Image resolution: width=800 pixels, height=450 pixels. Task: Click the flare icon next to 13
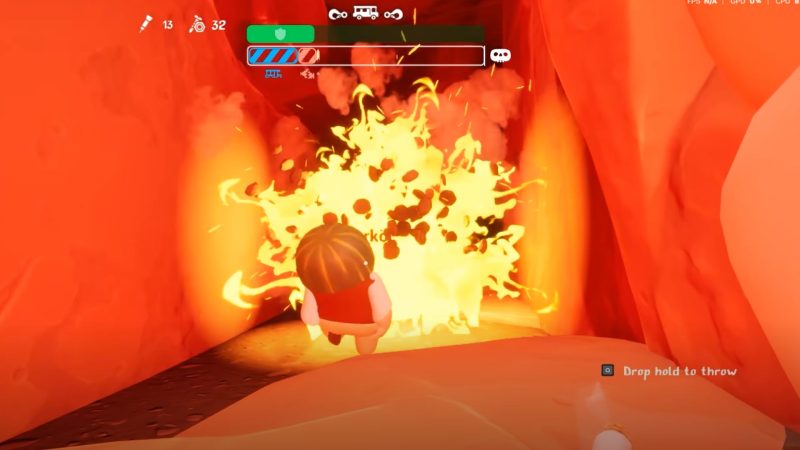pyautogui.click(x=146, y=24)
